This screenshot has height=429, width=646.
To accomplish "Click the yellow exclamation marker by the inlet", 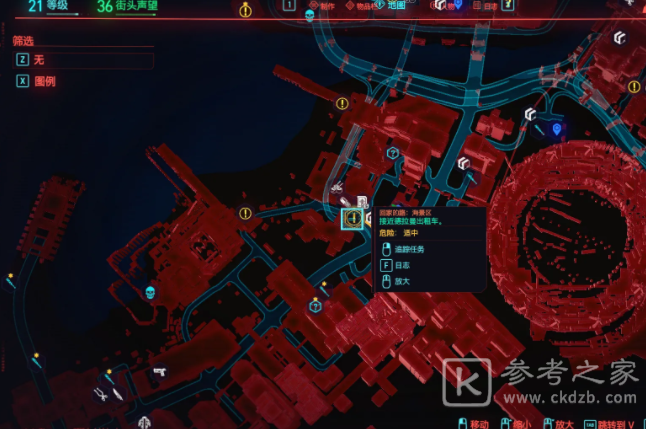I will [x=342, y=103].
